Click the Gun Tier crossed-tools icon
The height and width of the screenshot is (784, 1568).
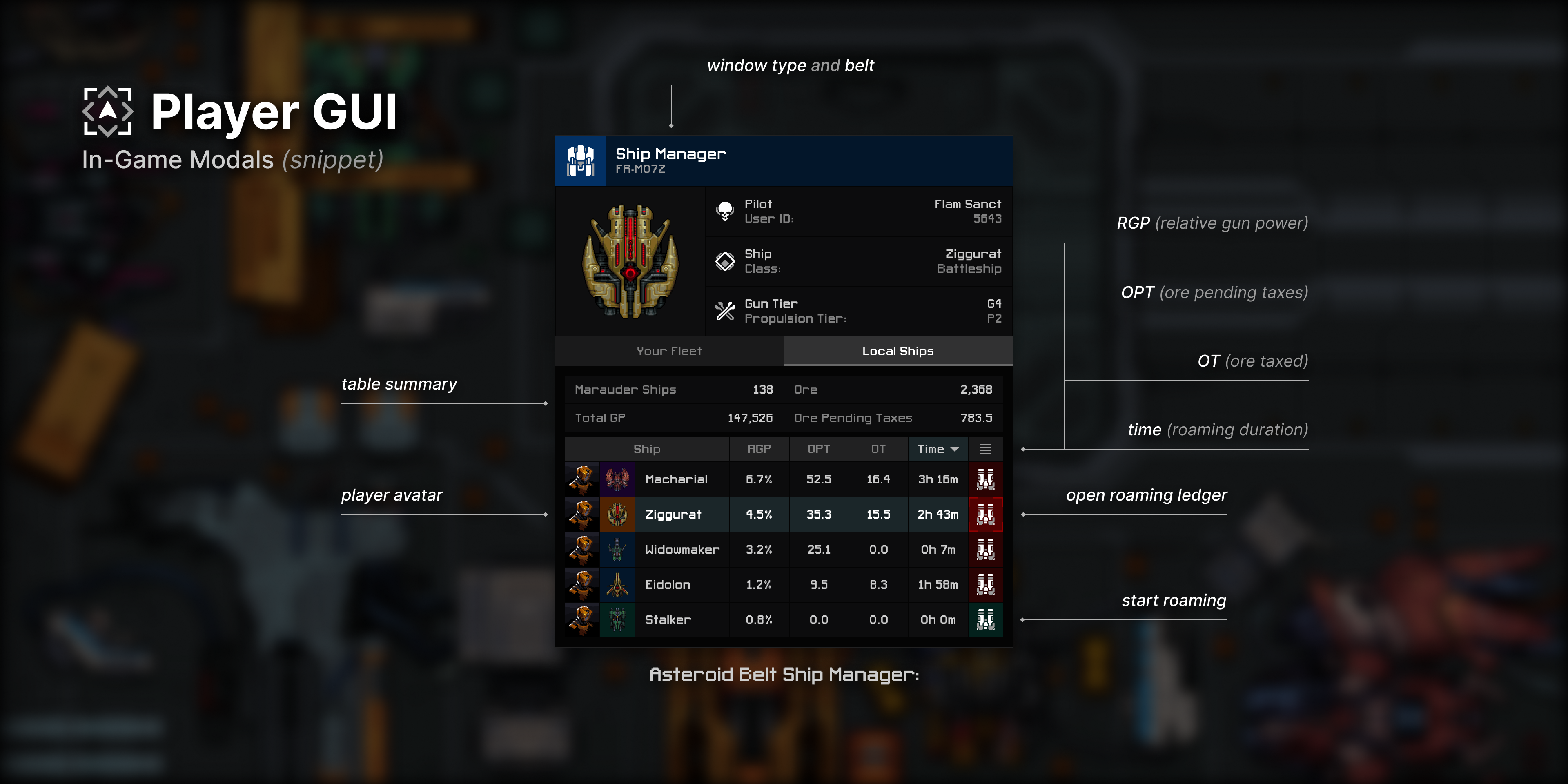(725, 310)
